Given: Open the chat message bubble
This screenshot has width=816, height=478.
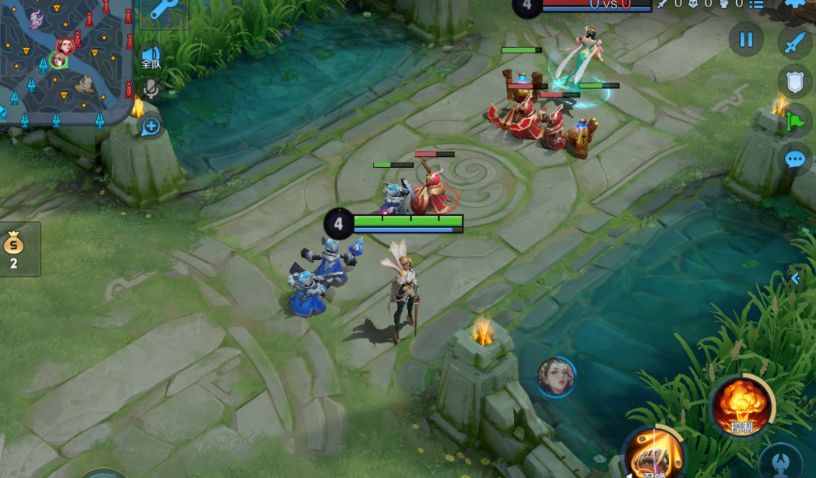Looking at the screenshot, I should [795, 159].
